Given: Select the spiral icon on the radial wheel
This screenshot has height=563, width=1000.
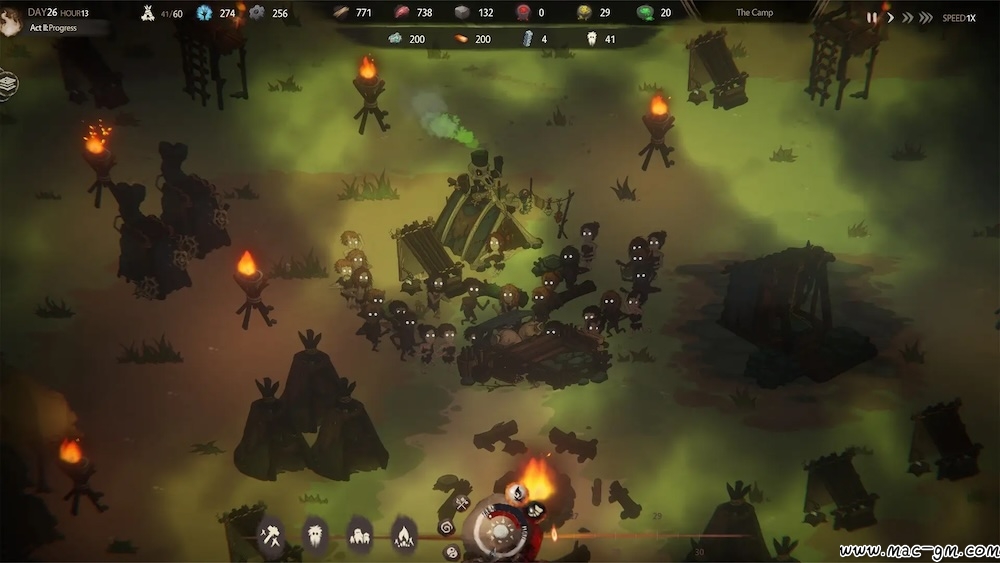Looking at the screenshot, I should point(446,526).
